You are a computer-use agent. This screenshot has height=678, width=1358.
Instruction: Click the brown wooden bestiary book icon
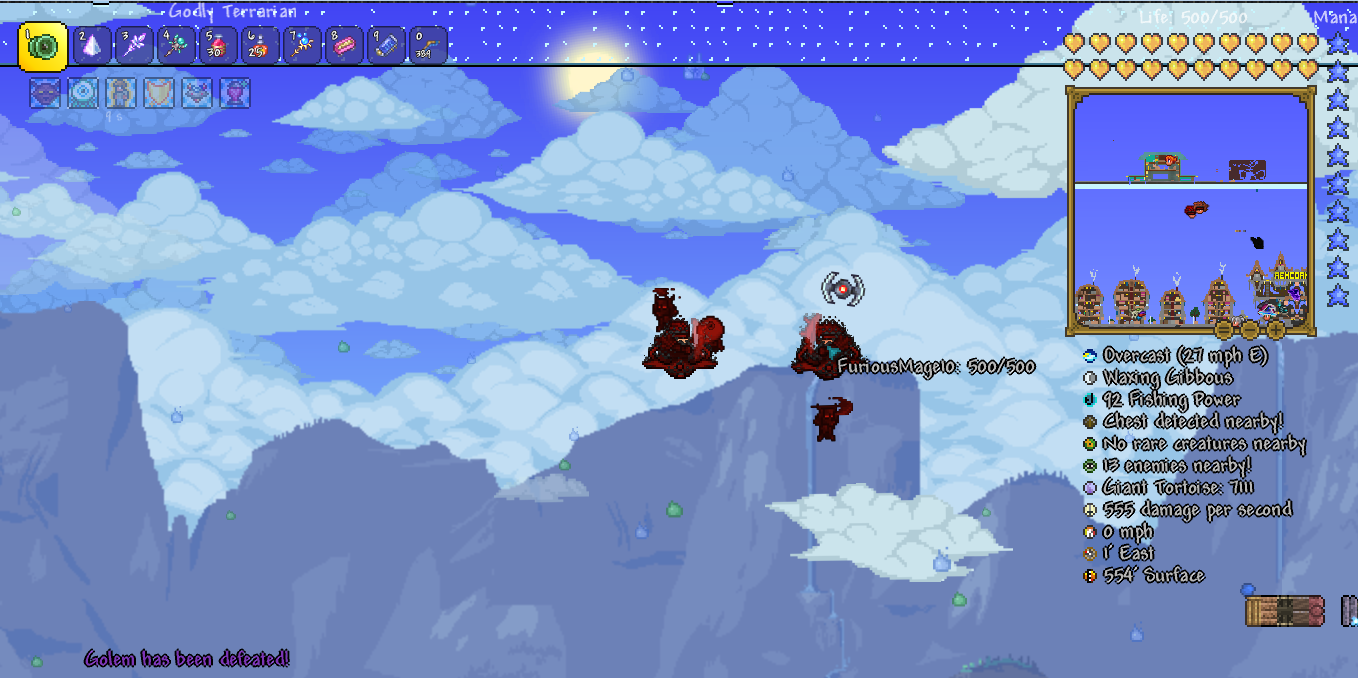1284,611
